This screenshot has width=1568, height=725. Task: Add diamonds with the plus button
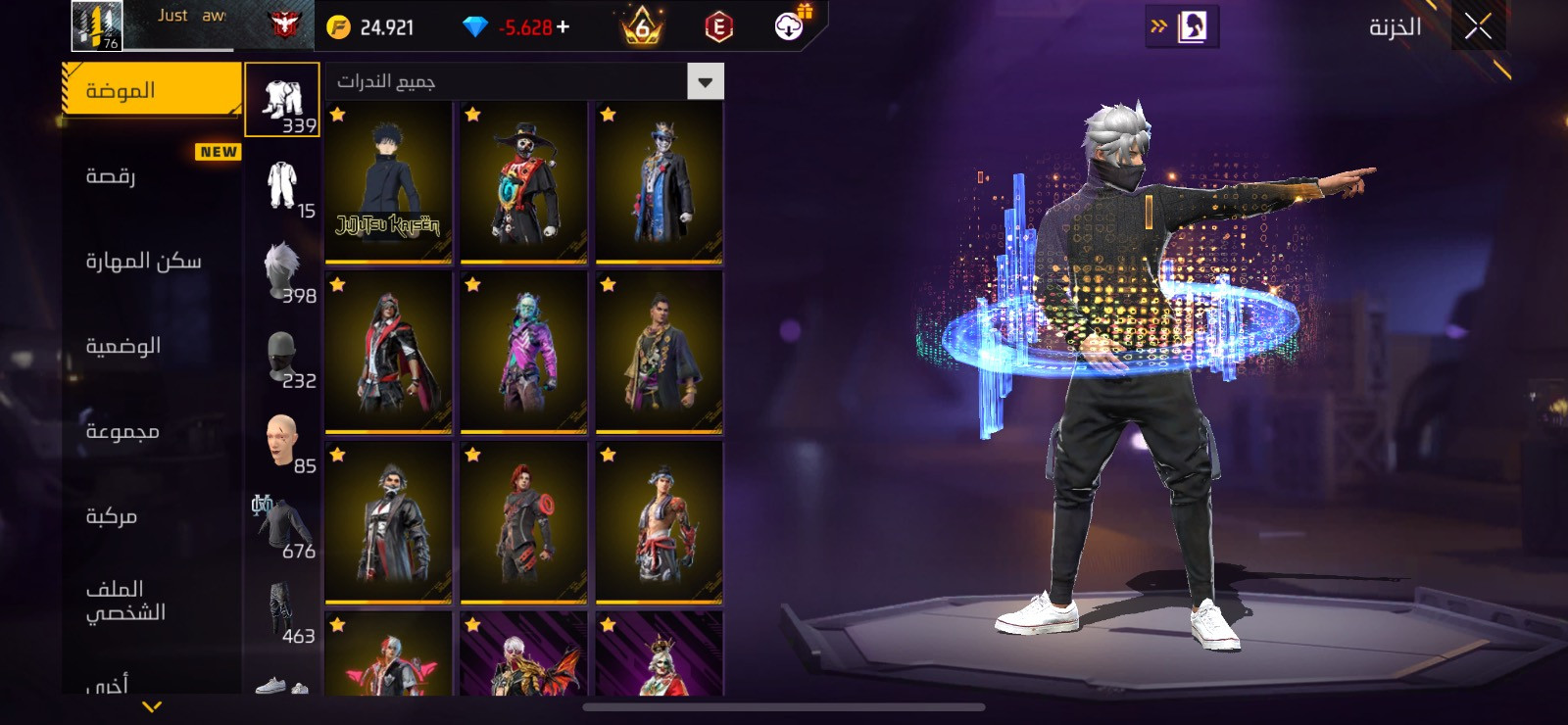pyautogui.click(x=563, y=27)
